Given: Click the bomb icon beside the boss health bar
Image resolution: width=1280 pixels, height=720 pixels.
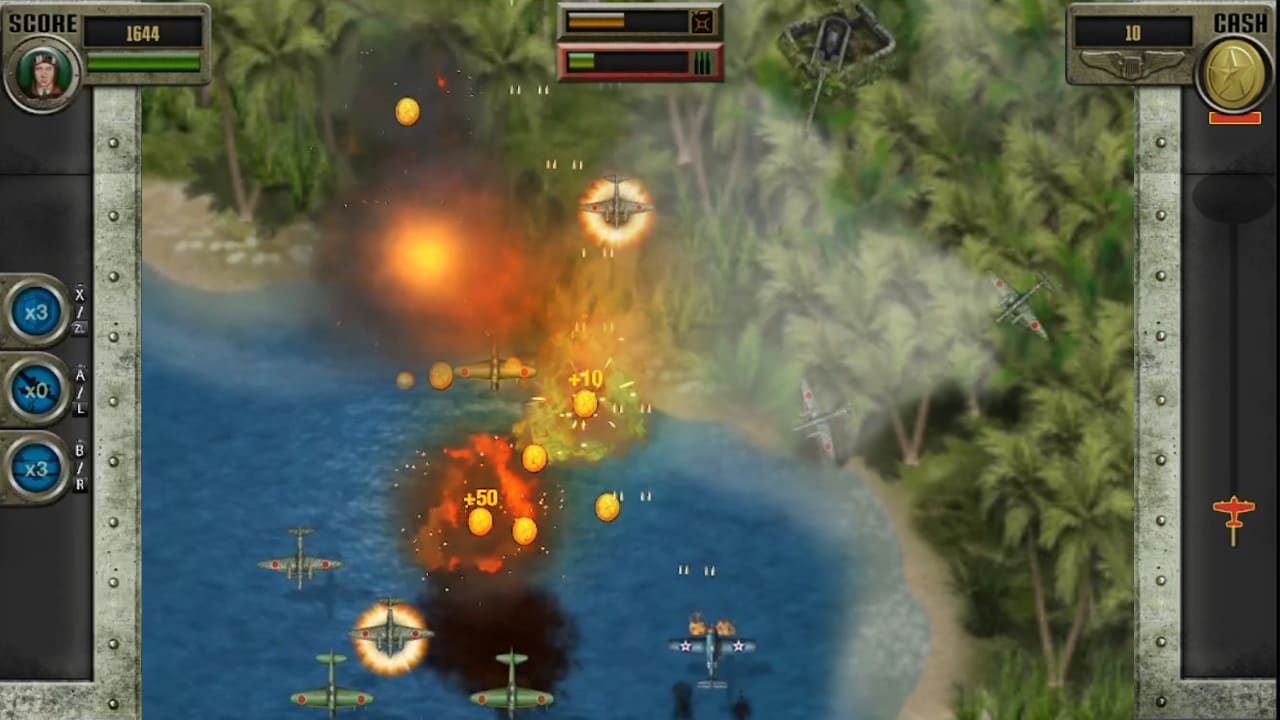Looking at the screenshot, I should pyautogui.click(x=700, y=22).
